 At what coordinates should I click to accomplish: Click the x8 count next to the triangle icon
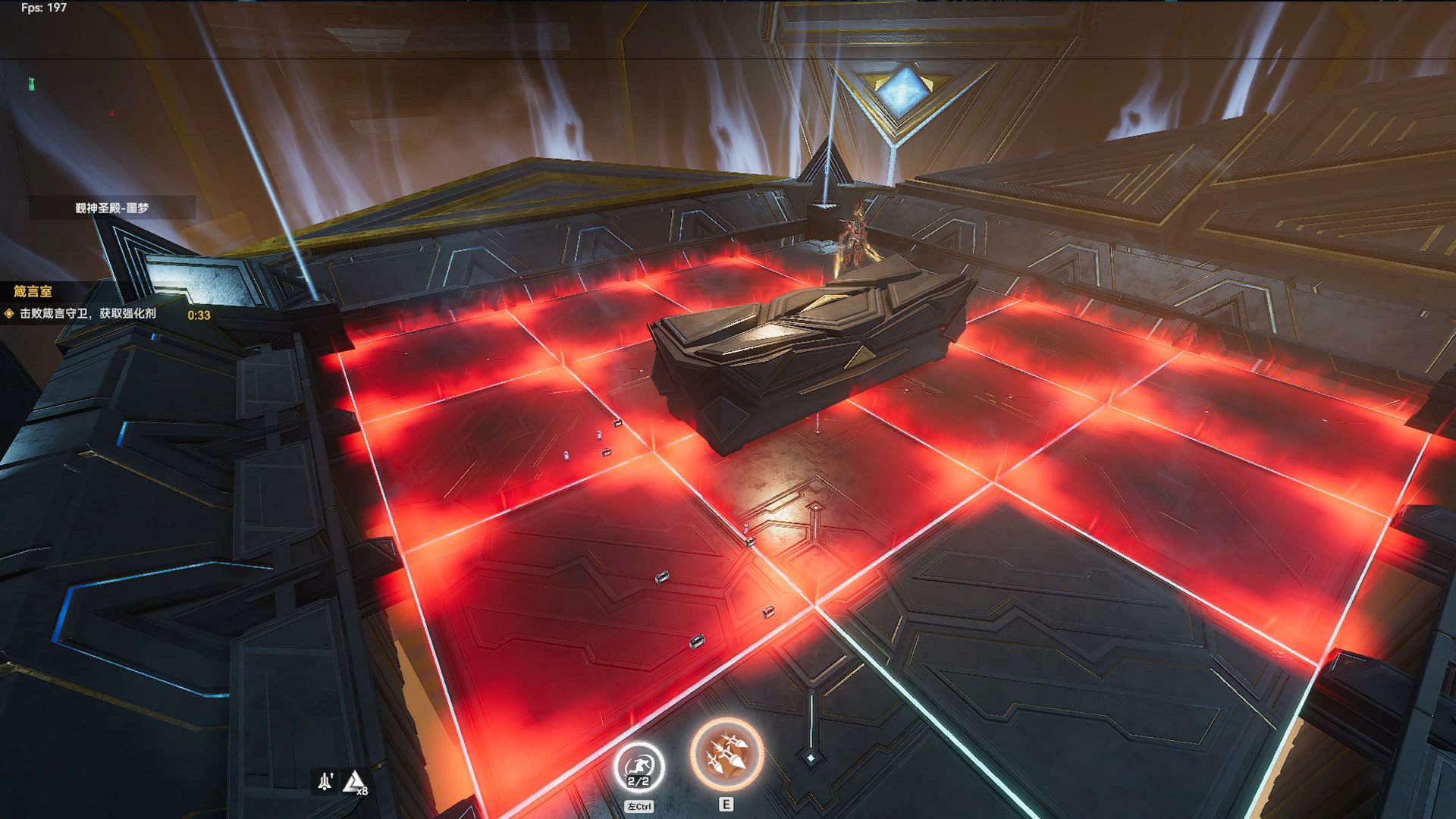(362, 791)
